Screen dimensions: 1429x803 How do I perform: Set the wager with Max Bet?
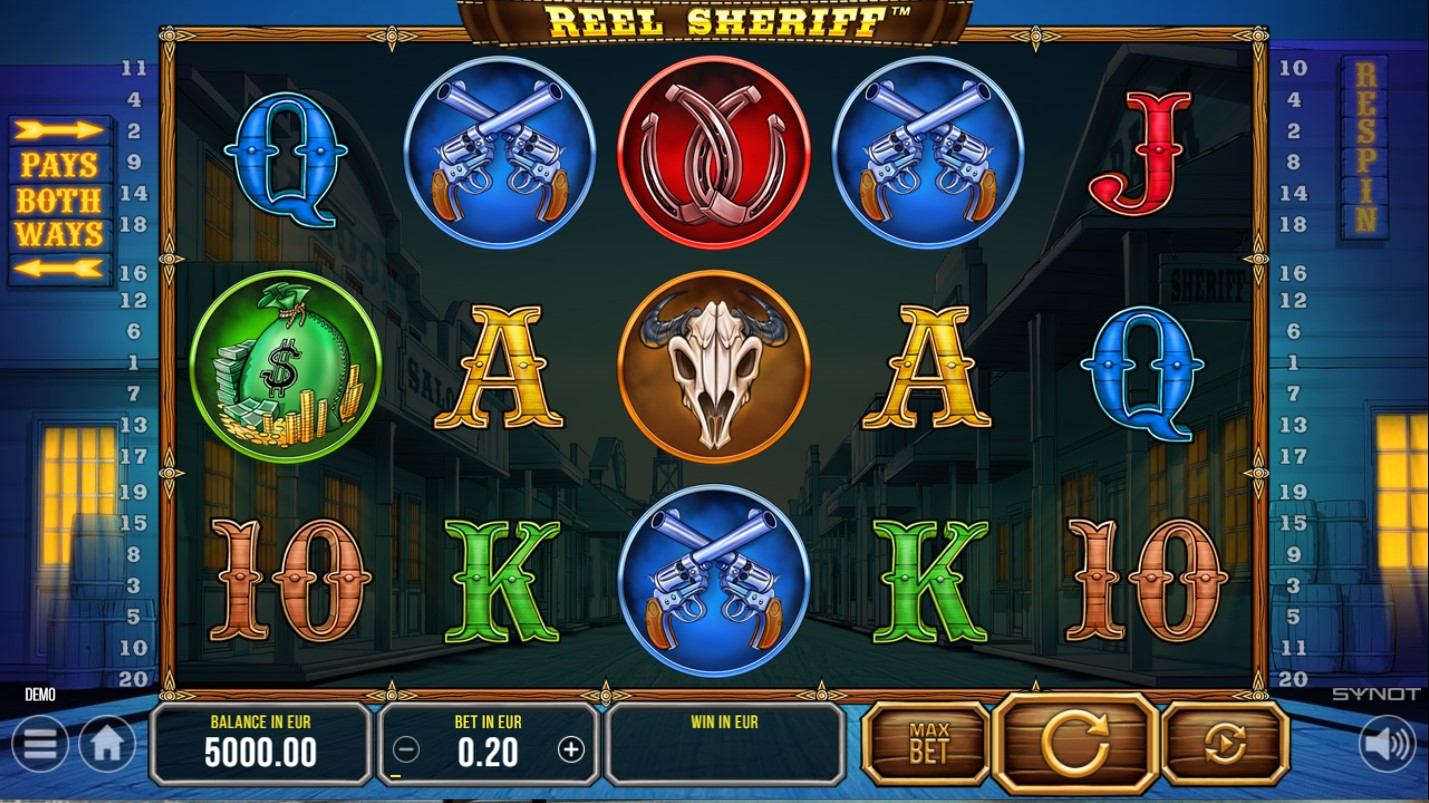(x=927, y=742)
